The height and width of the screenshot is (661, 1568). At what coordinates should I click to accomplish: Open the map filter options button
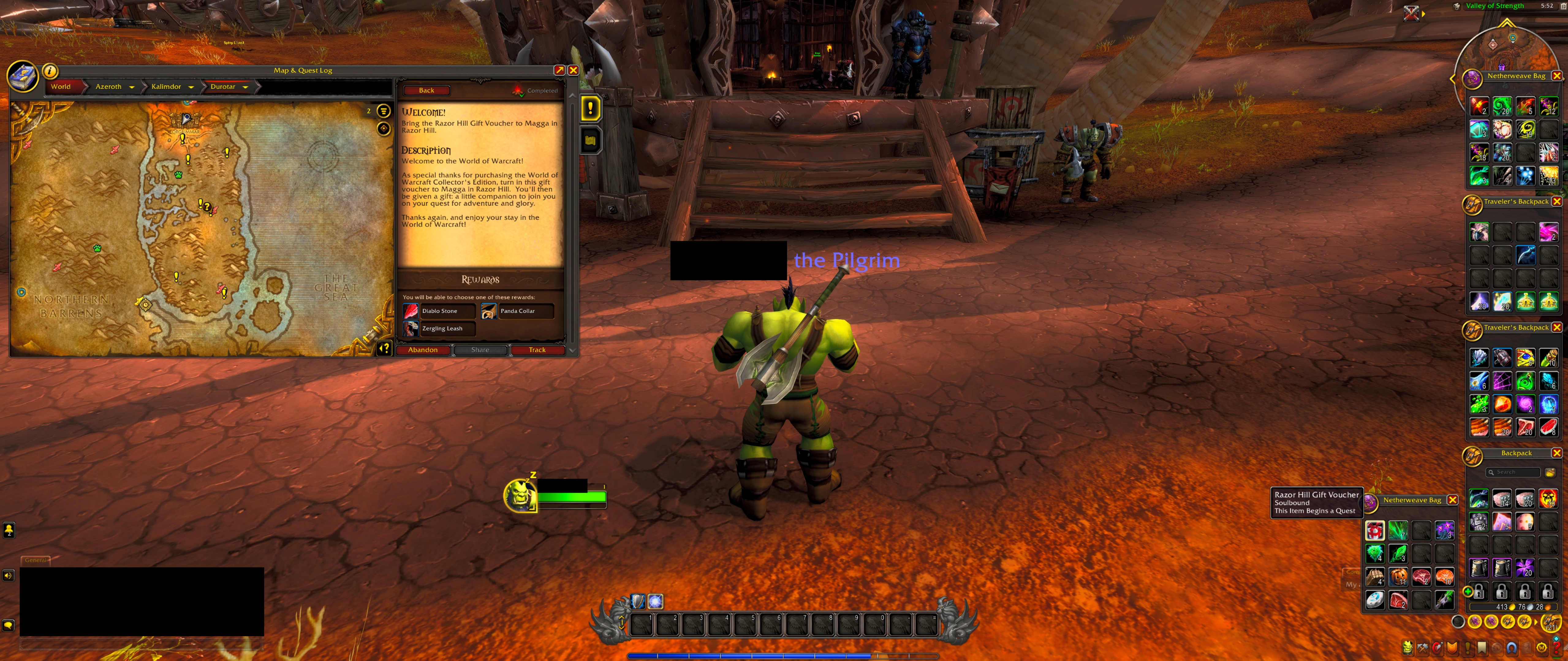(384, 111)
